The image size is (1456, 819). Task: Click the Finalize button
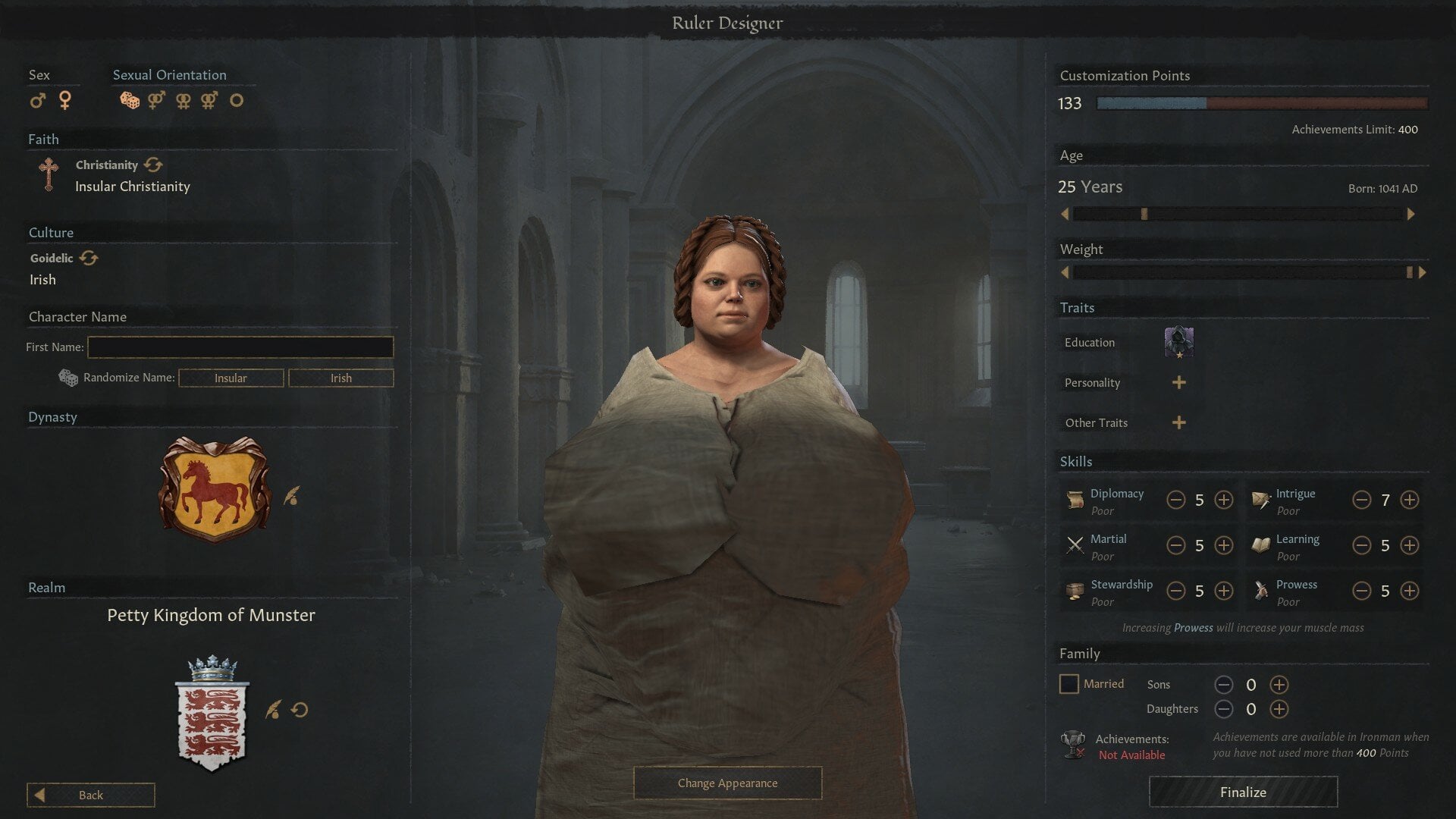(1242, 792)
